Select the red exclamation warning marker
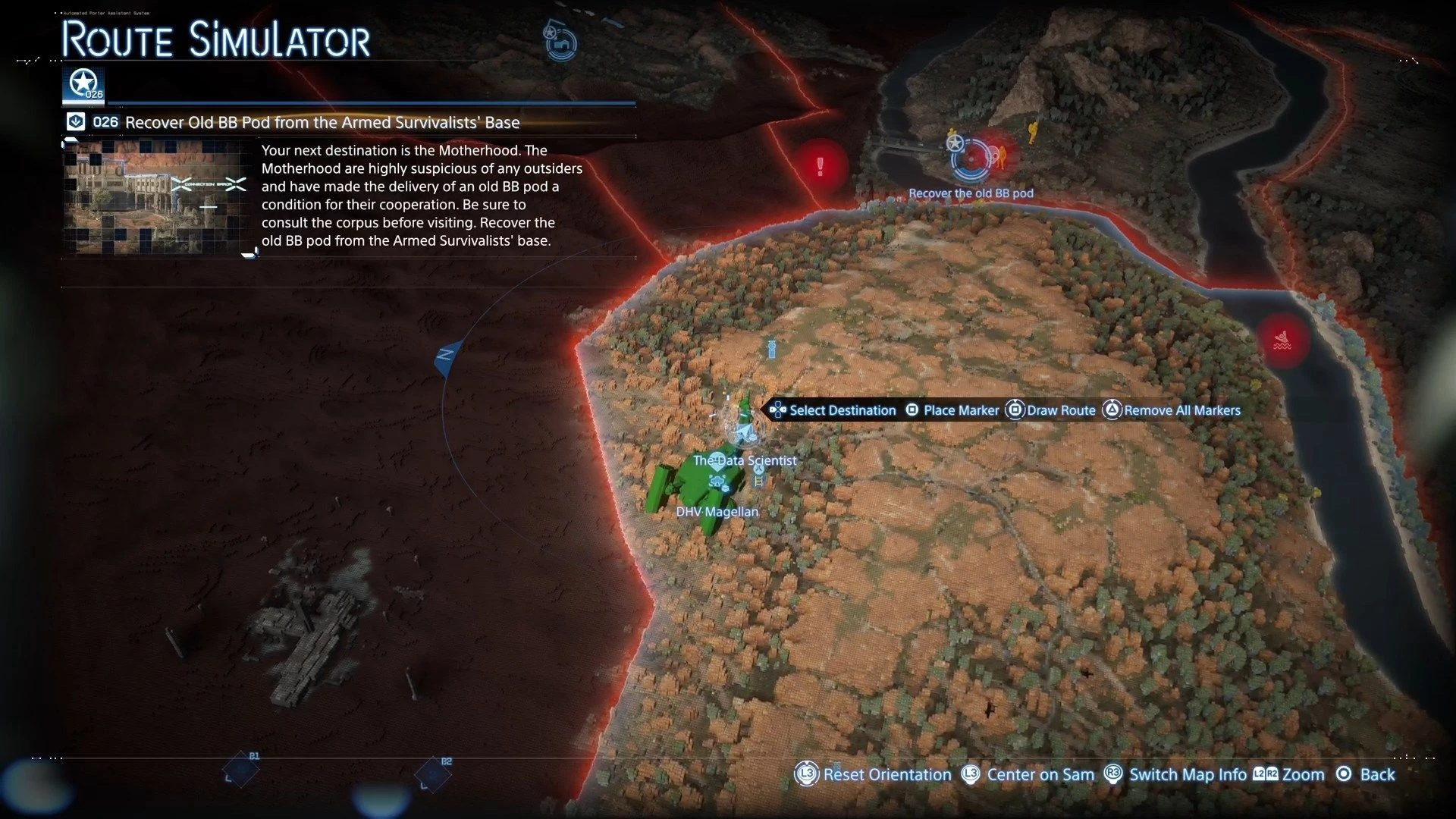Viewport: 1456px width, 819px height. tap(820, 166)
